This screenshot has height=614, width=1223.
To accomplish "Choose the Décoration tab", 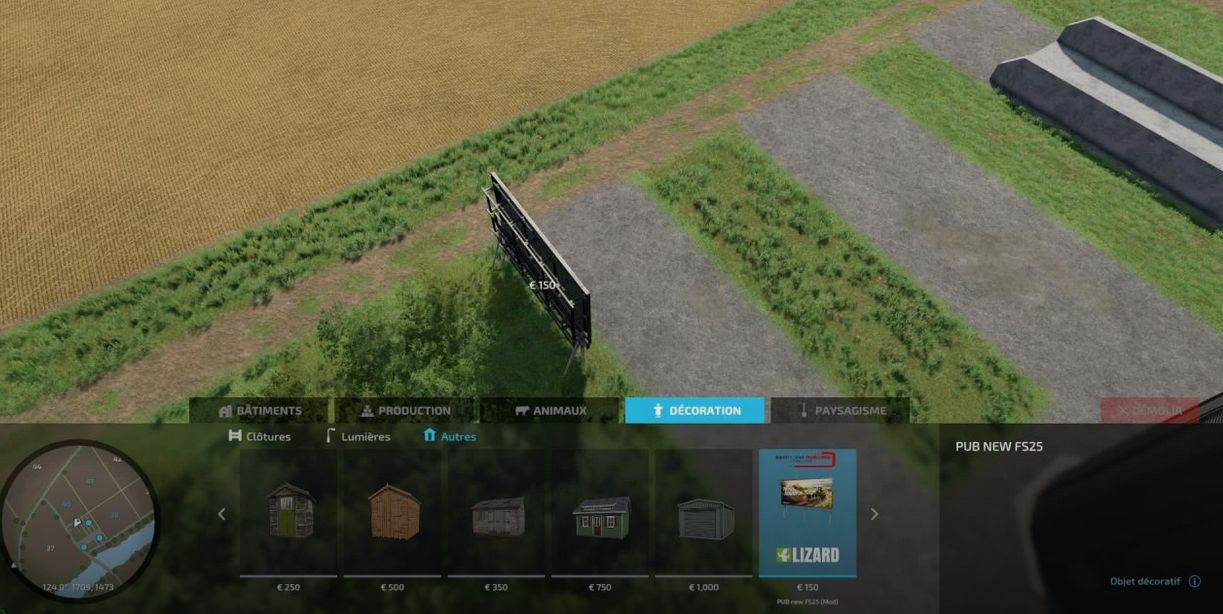I will [x=695, y=411].
